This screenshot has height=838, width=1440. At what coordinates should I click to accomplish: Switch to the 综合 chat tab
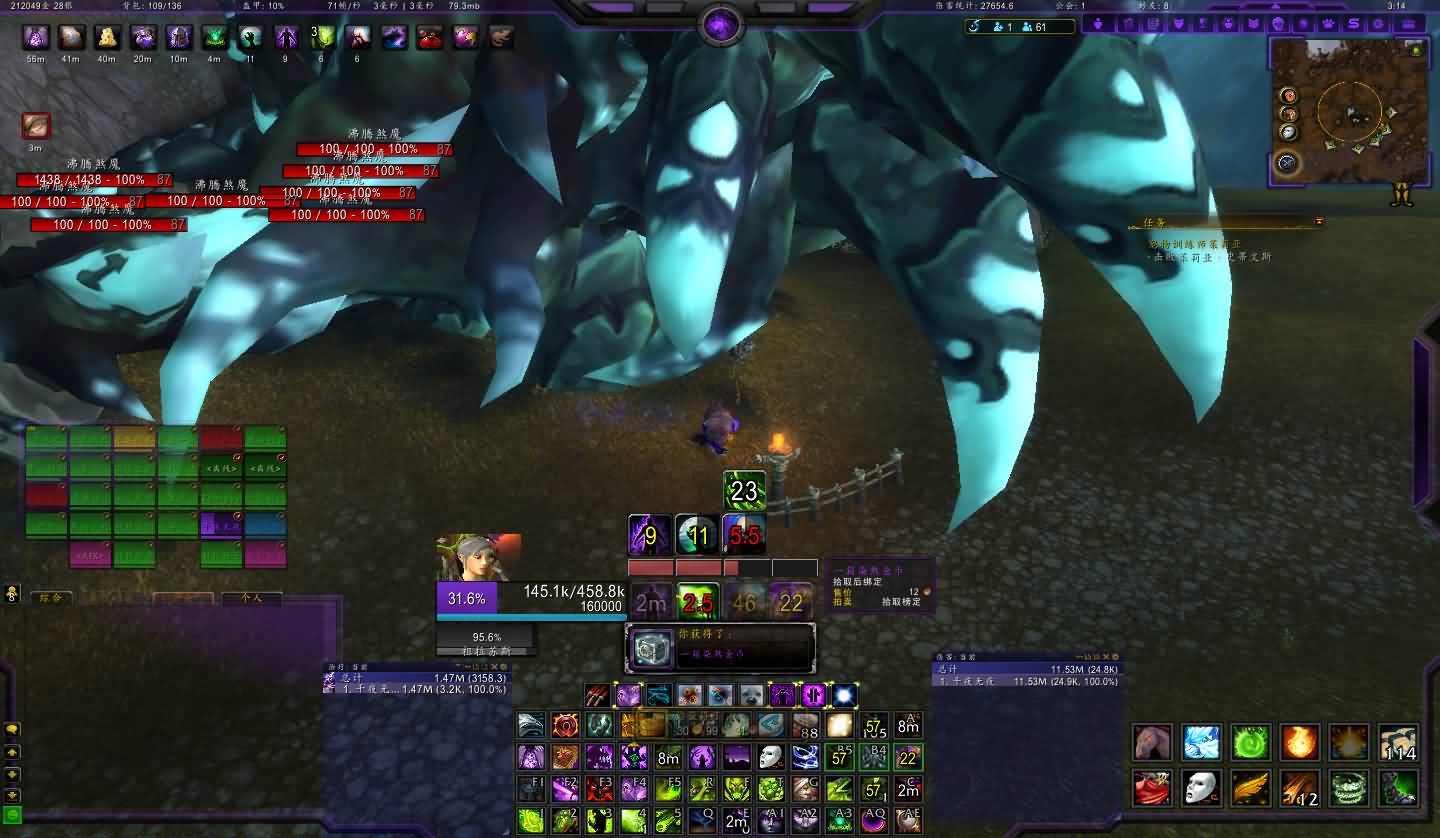(x=51, y=598)
